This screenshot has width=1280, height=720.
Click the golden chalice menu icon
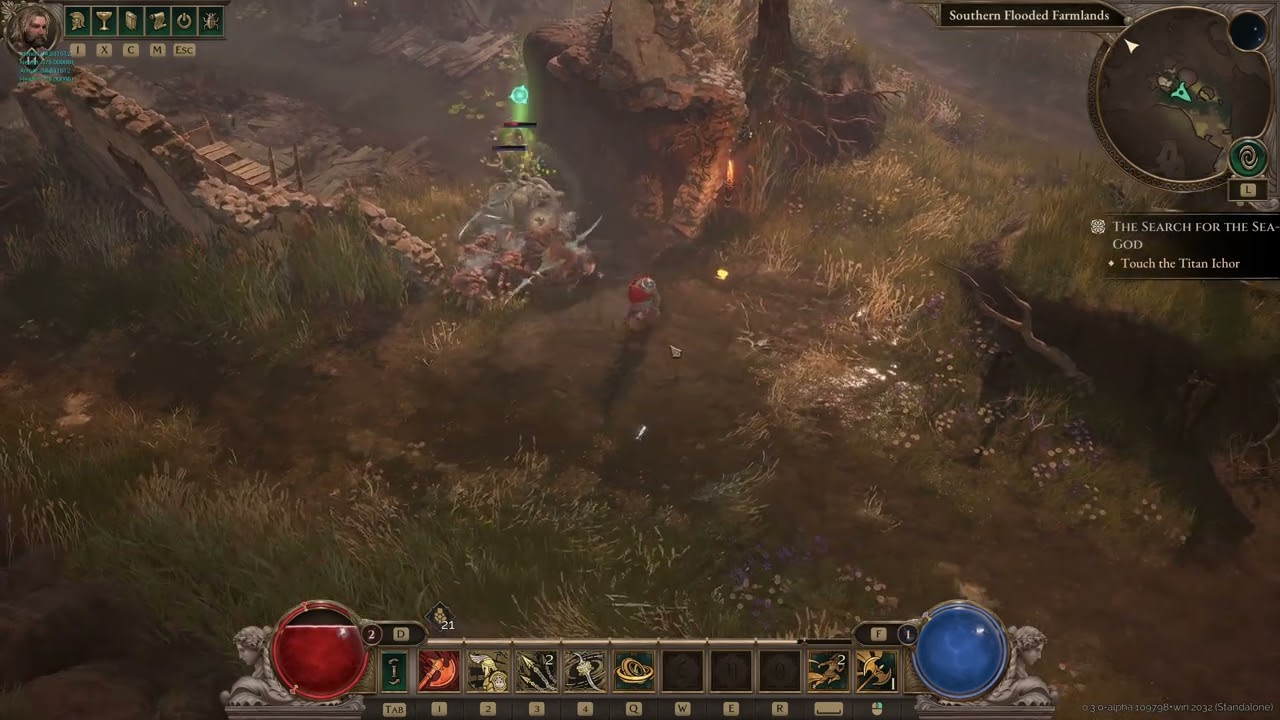click(104, 20)
